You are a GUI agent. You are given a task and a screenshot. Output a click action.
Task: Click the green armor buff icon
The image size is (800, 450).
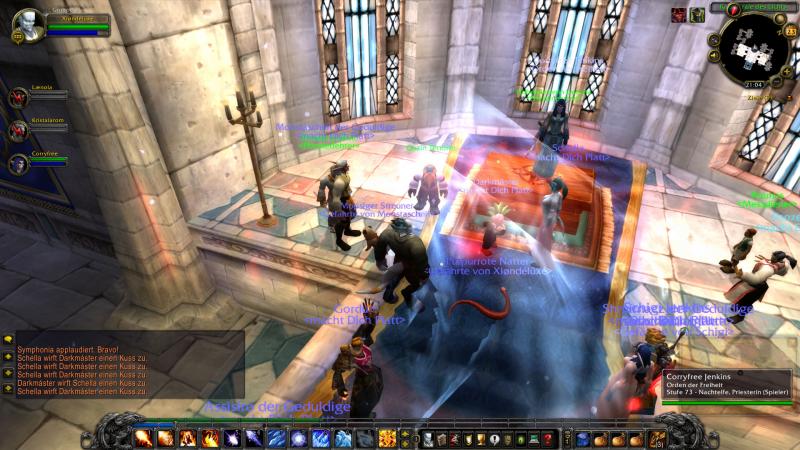697,14
